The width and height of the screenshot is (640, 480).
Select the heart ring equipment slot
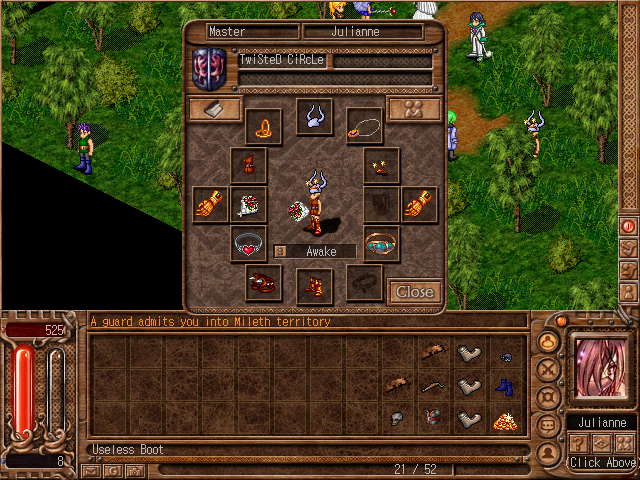pos(249,243)
